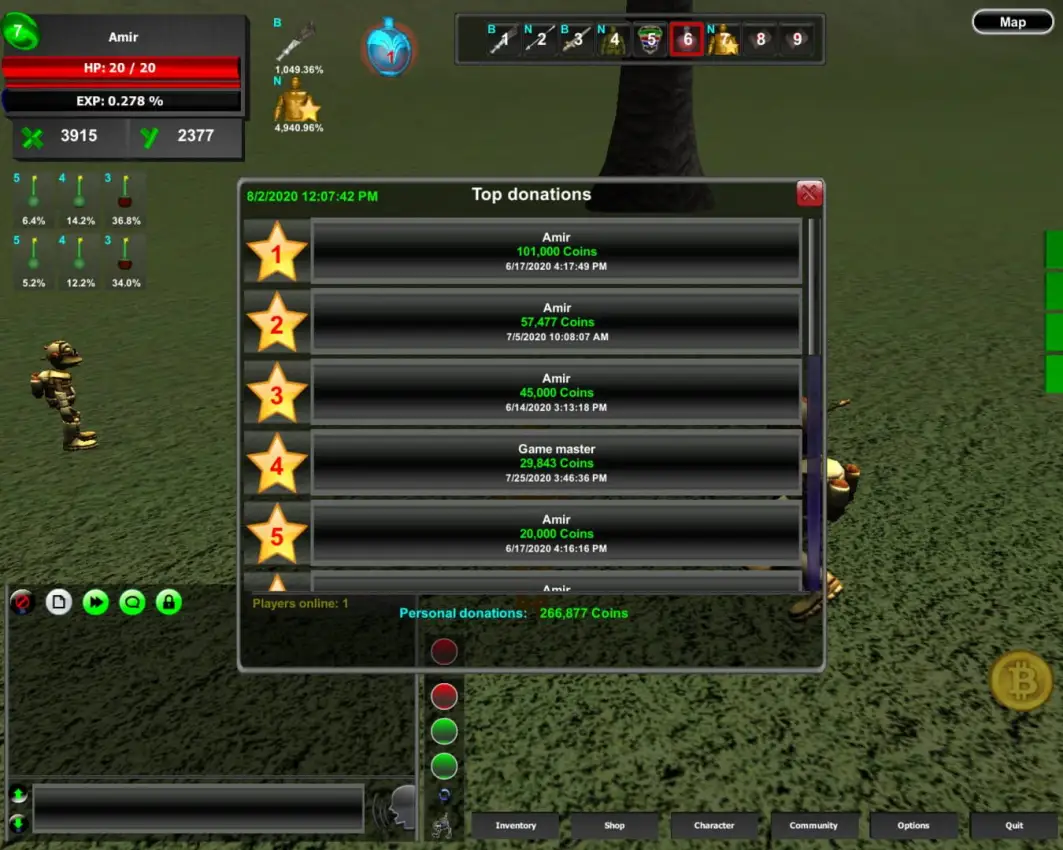The width and height of the screenshot is (1063, 850).
Task: Select the gold armor in slot 7
Action: [723, 40]
